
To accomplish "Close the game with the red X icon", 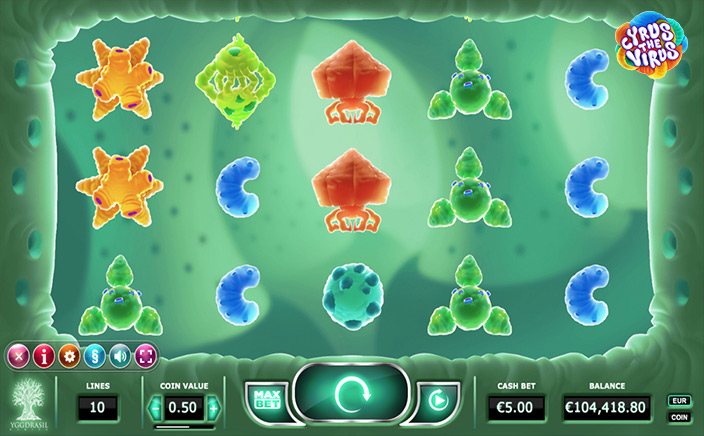I will tap(18, 355).
